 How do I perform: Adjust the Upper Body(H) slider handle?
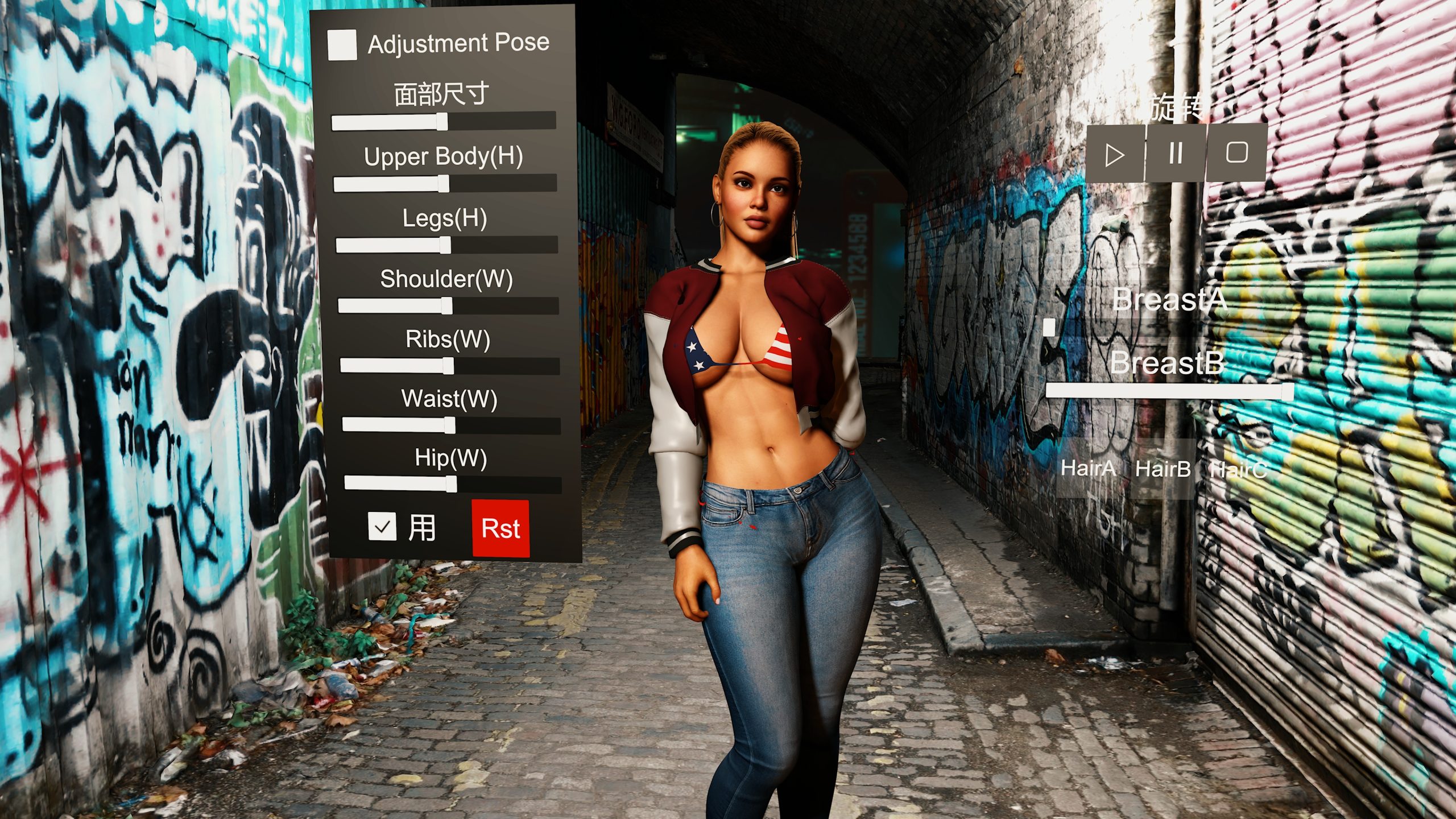point(444,184)
